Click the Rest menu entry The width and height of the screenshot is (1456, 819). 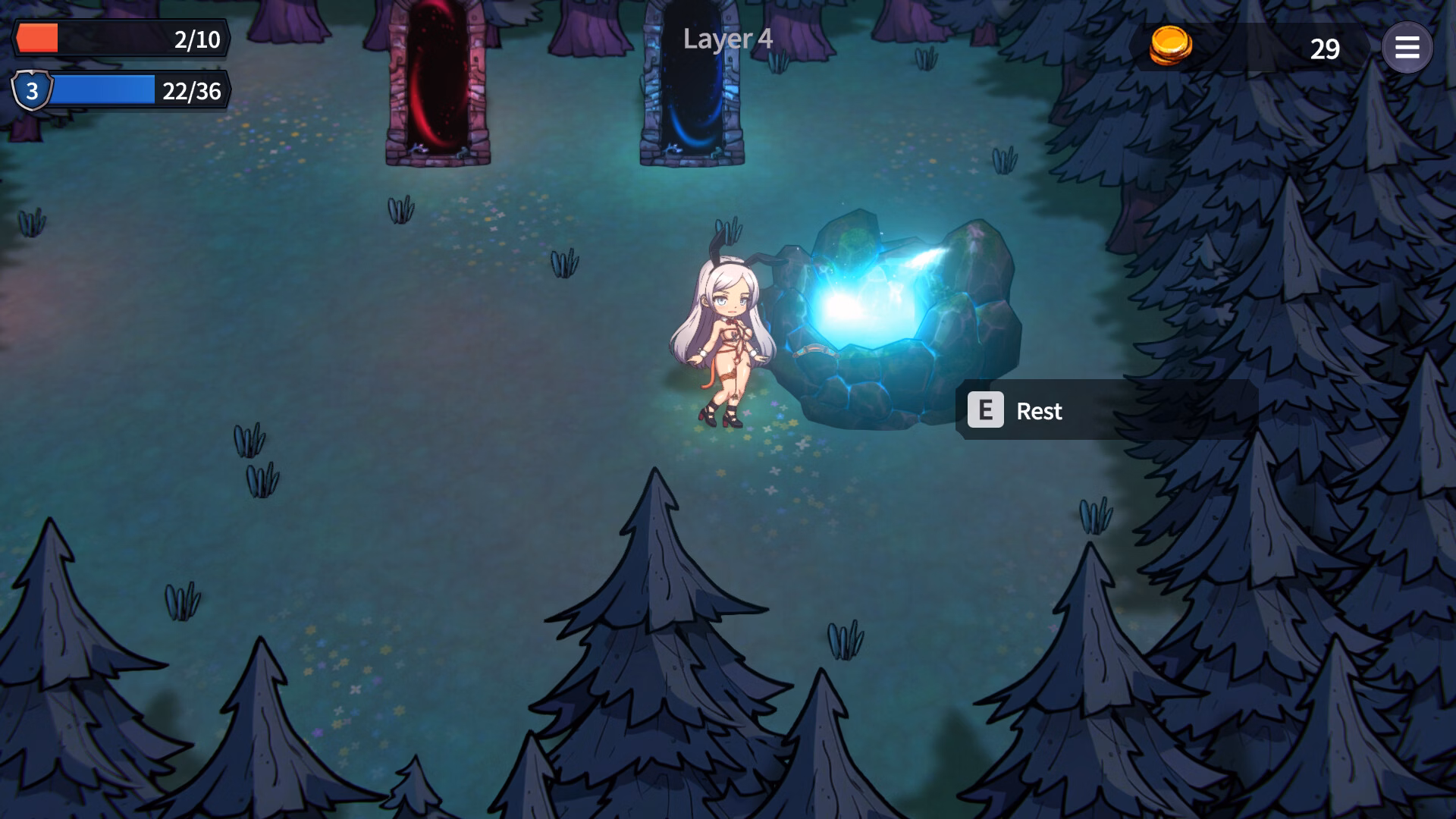(x=1039, y=411)
